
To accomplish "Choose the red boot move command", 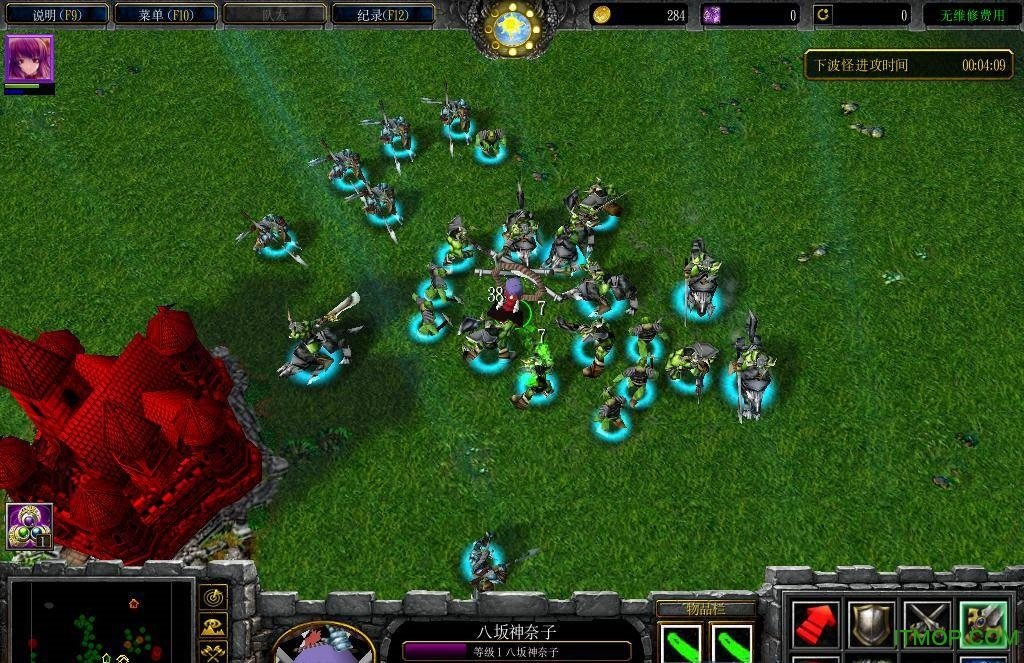I will (815, 623).
